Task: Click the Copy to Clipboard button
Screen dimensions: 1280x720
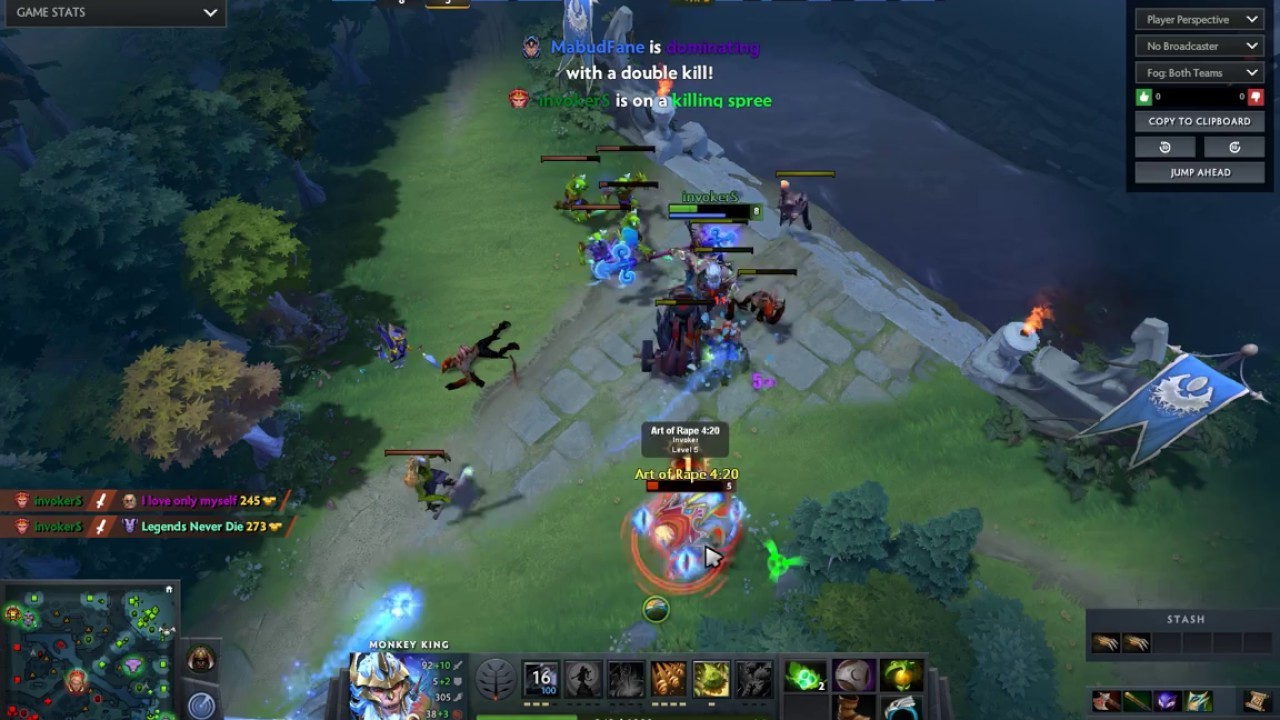Action: point(1199,121)
